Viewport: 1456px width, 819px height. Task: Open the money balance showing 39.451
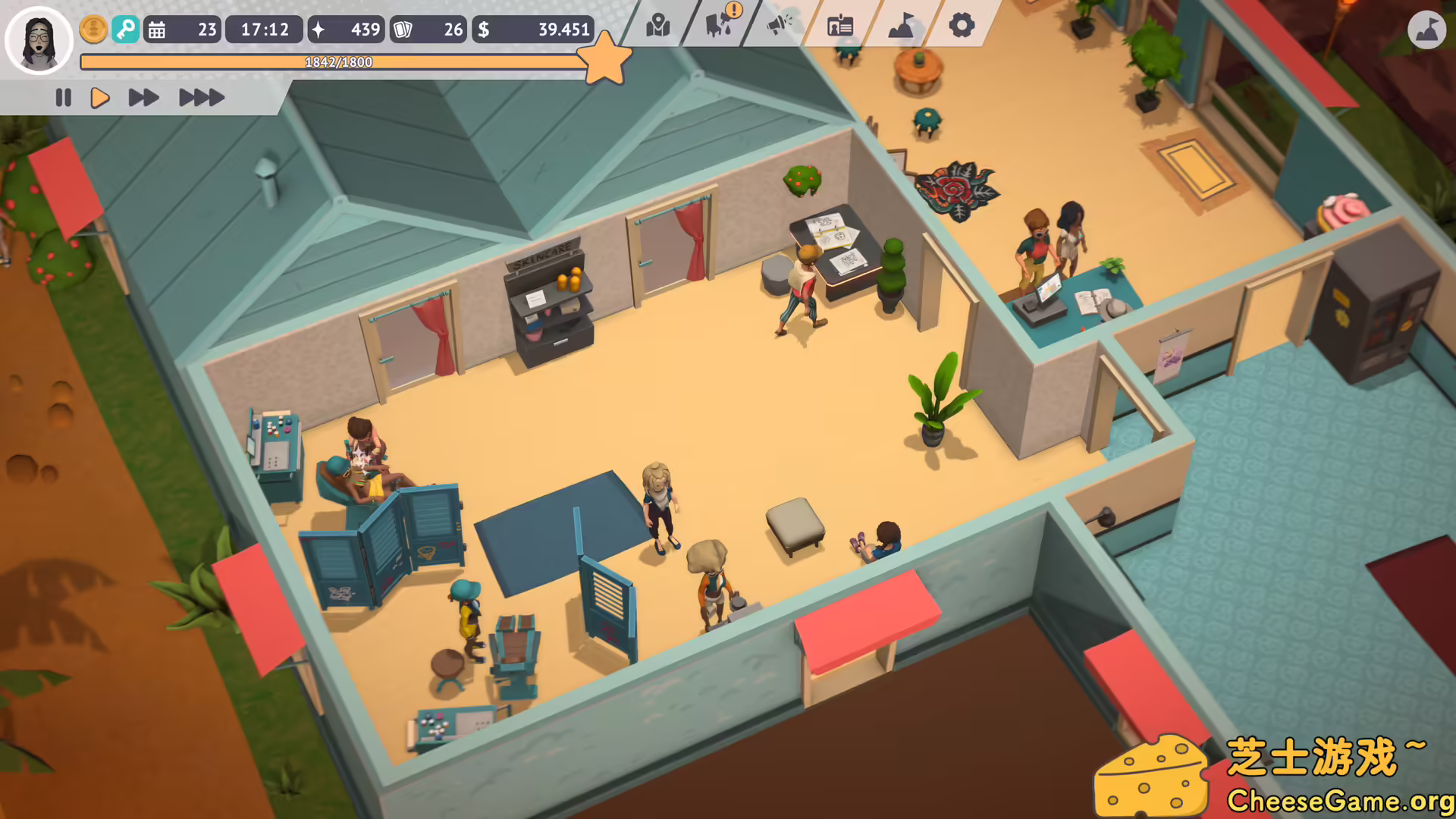pyautogui.click(x=531, y=30)
